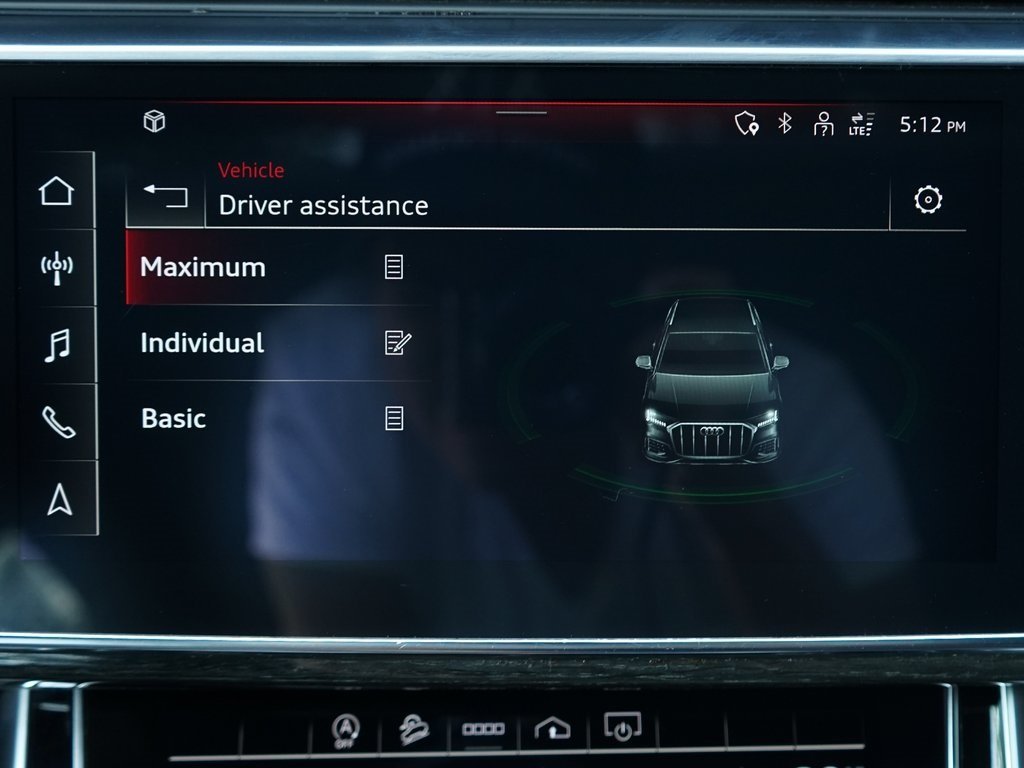The image size is (1024, 768).
Task: Select the Maximum assistance profile
Action: [203, 267]
